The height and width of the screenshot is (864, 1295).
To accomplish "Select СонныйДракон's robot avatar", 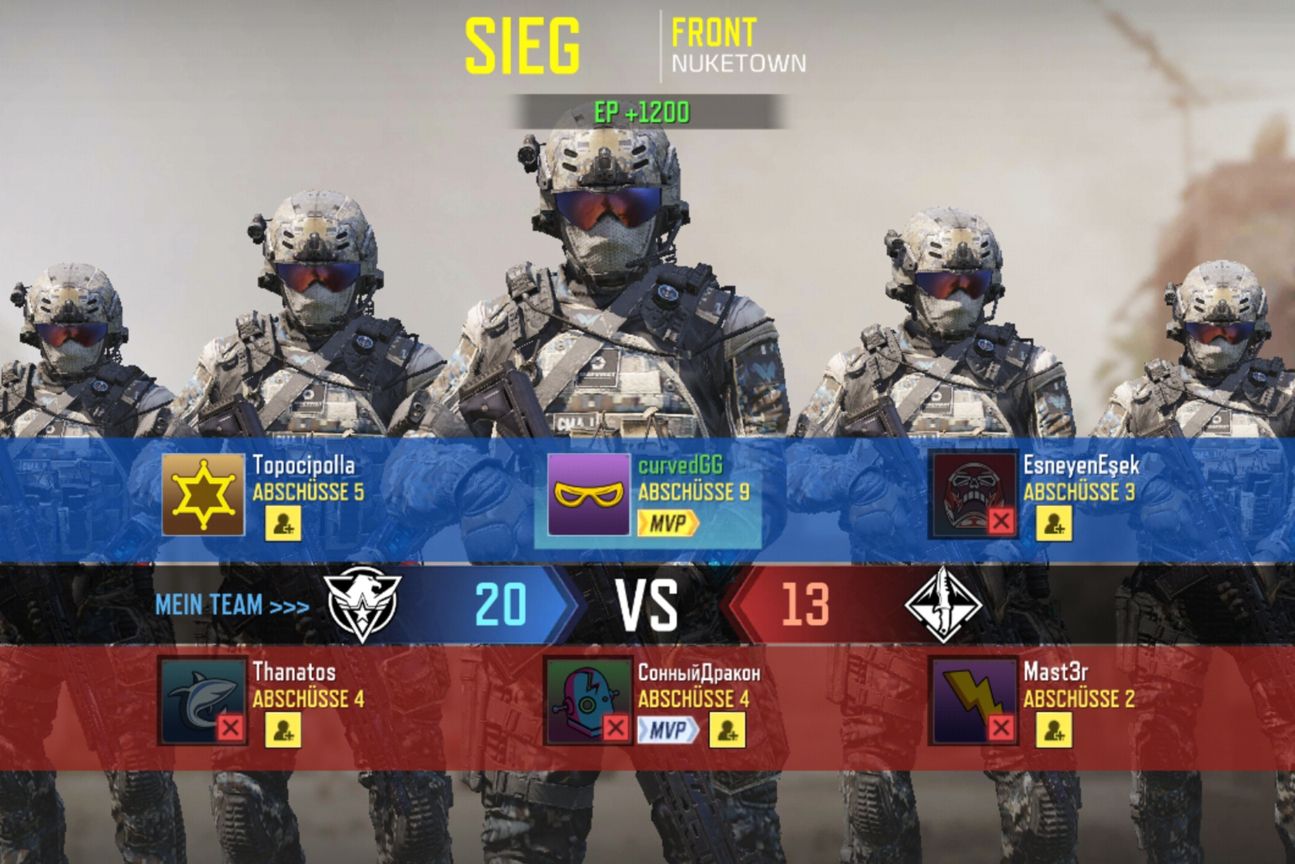I will pyautogui.click(x=588, y=700).
